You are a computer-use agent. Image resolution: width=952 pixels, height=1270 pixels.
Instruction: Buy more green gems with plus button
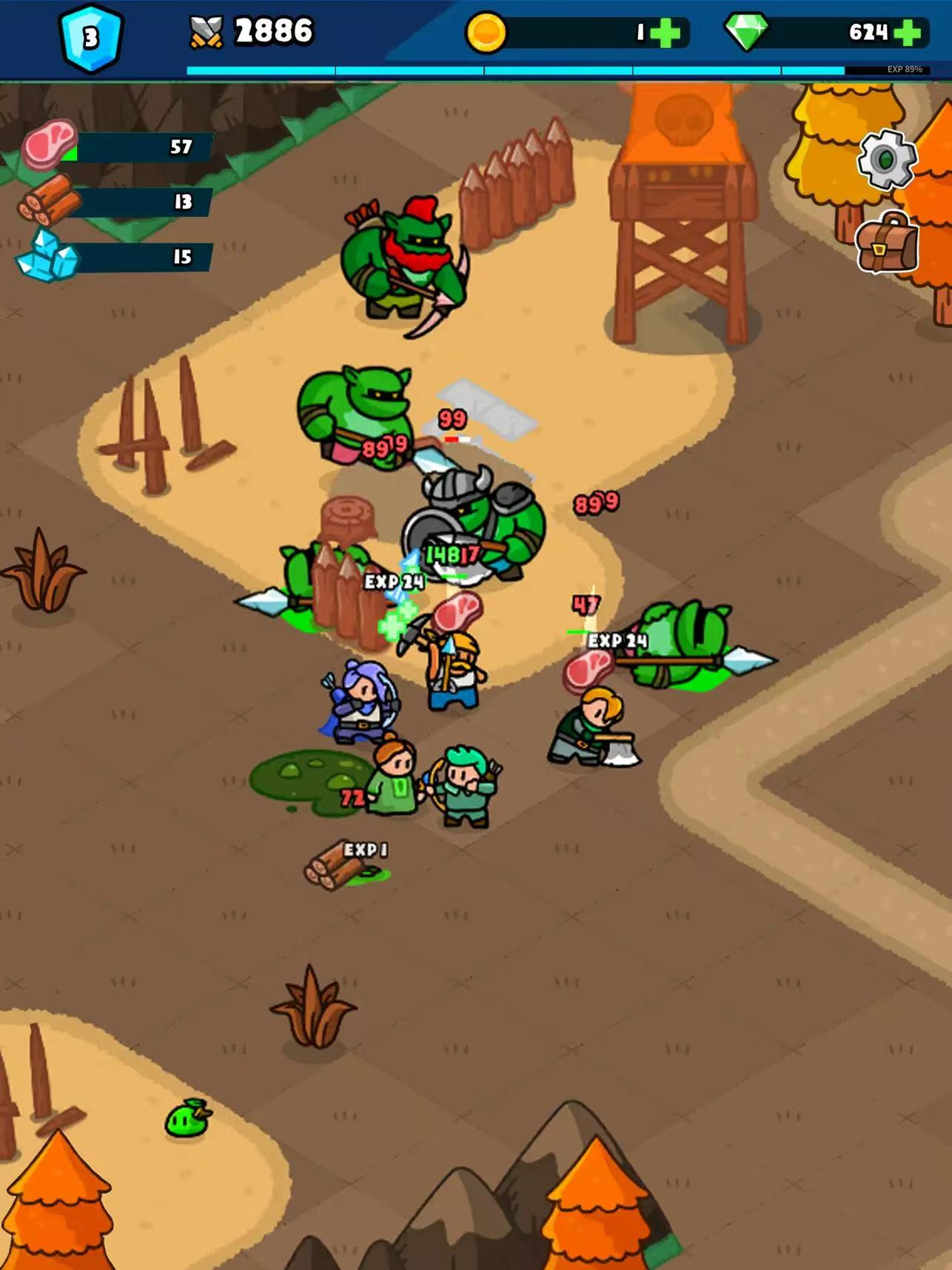pyautogui.click(x=907, y=33)
